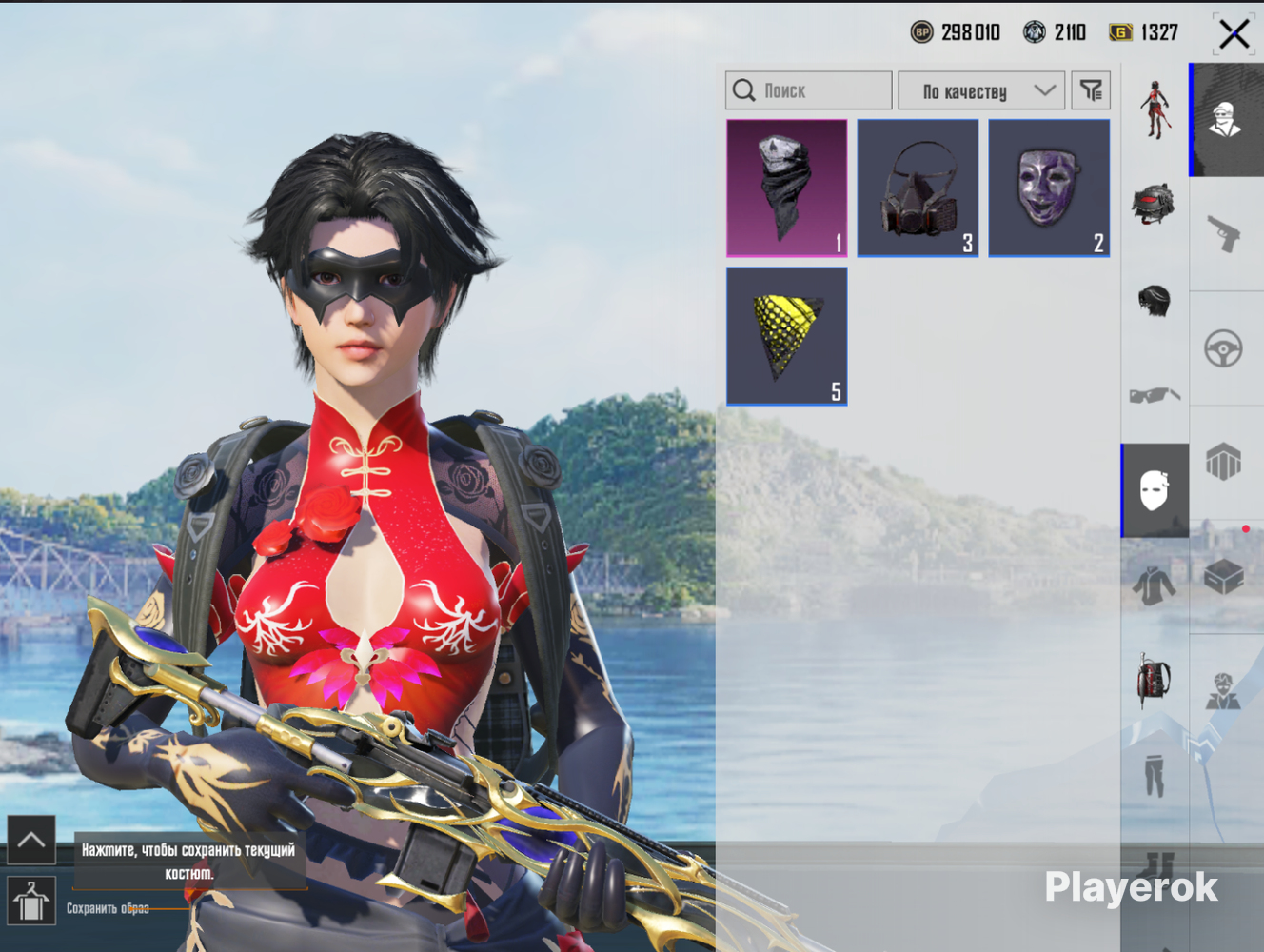Viewport: 1264px width, 952px height.
Task: Close the inventory screen with the X
Action: pos(1234,34)
